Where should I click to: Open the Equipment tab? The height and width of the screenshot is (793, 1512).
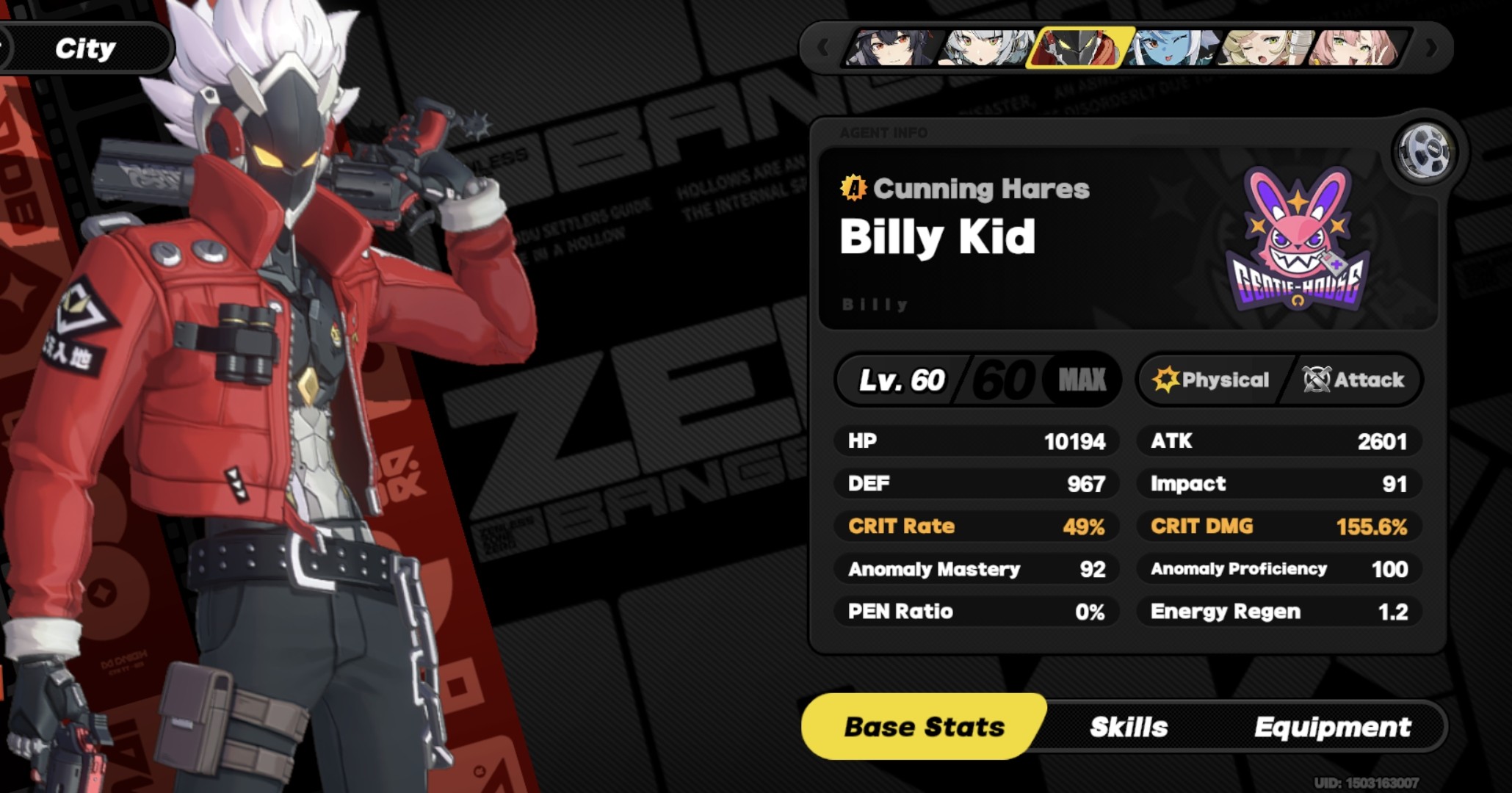pyautogui.click(x=1332, y=727)
